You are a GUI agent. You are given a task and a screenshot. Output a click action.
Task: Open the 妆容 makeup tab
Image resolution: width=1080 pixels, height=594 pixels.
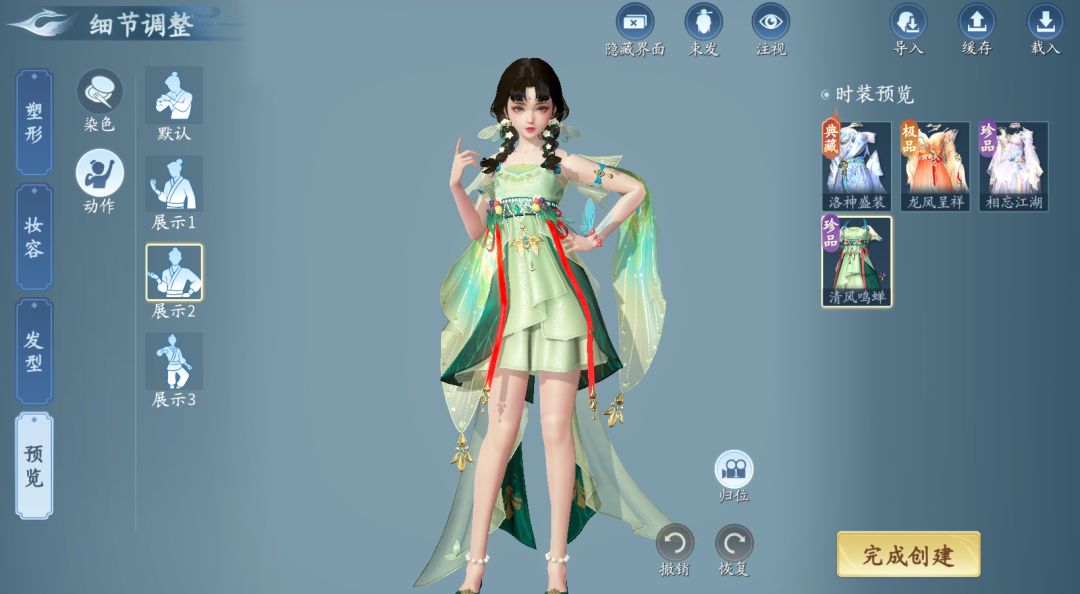[x=34, y=237]
